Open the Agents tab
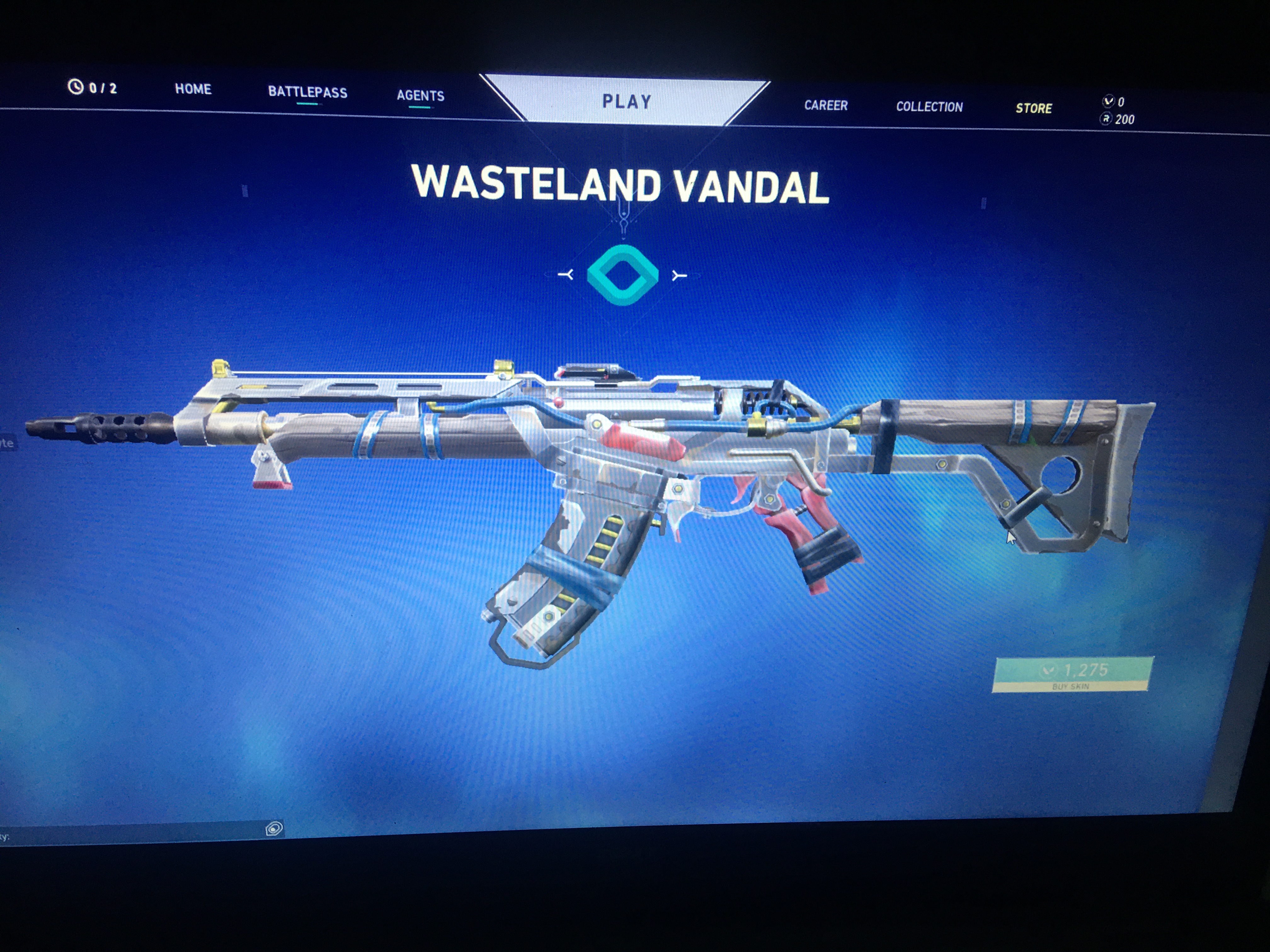Screen dimensions: 1270x952 pyautogui.click(x=420, y=96)
